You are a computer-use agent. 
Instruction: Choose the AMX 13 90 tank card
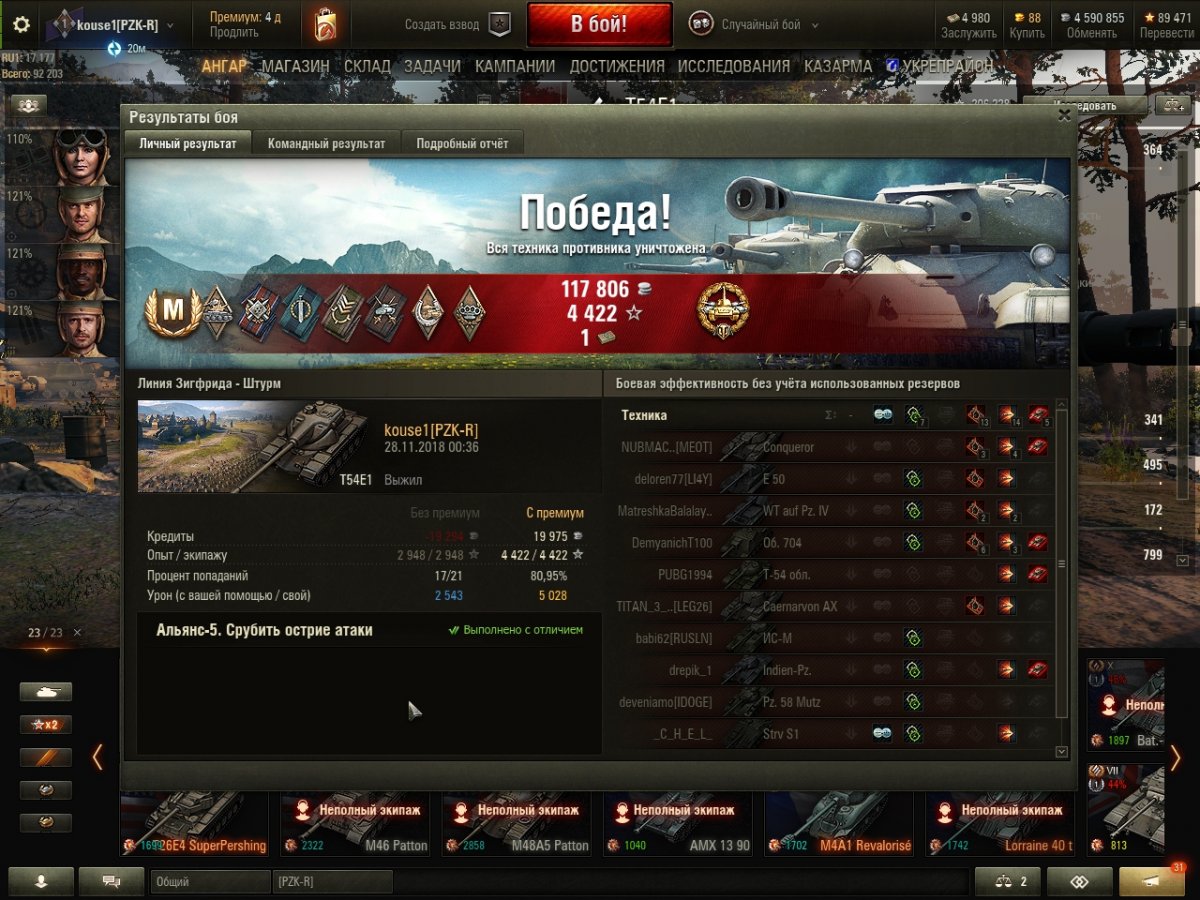[x=679, y=825]
